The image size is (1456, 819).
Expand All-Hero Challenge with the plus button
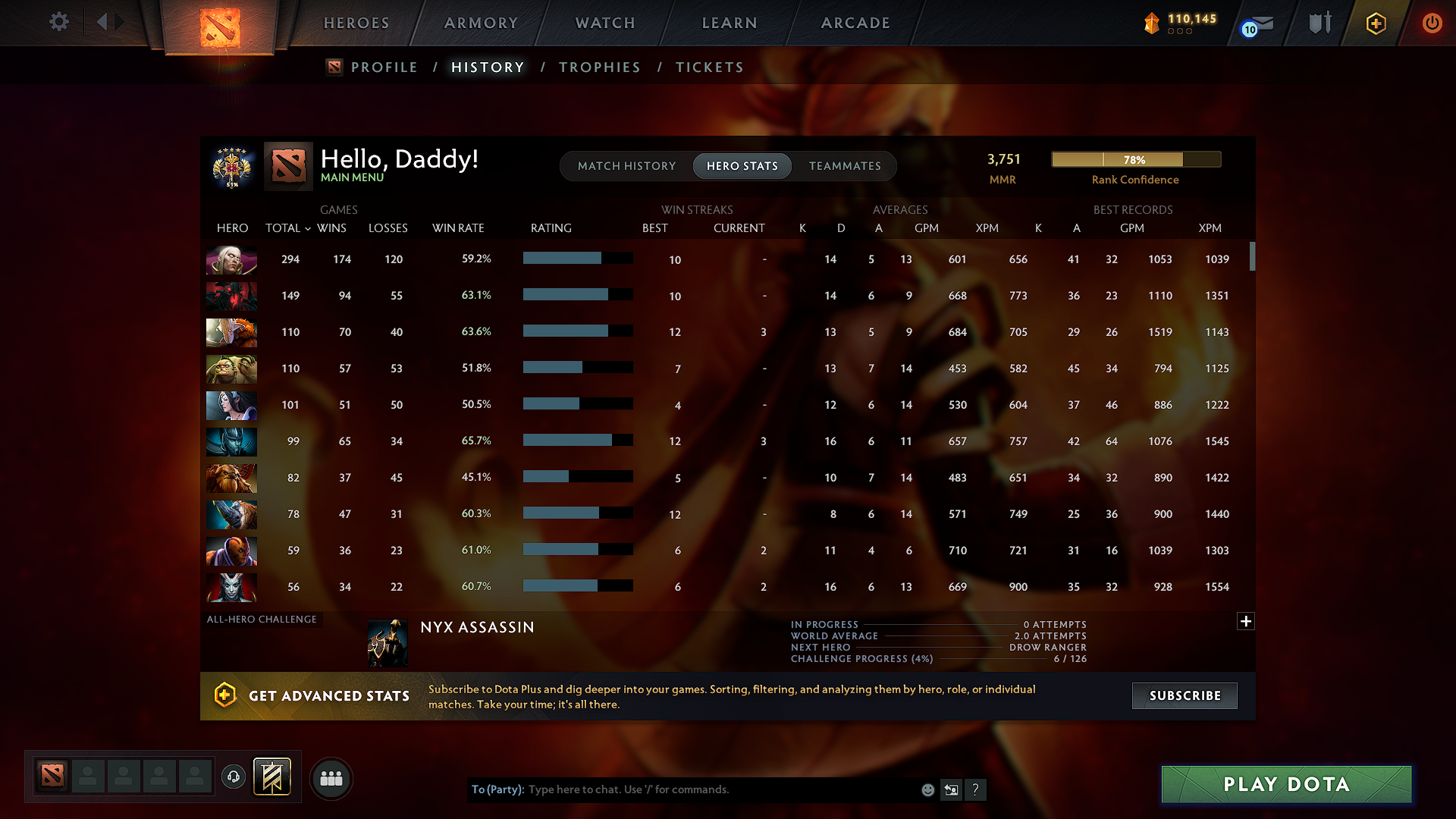pyautogui.click(x=1246, y=621)
